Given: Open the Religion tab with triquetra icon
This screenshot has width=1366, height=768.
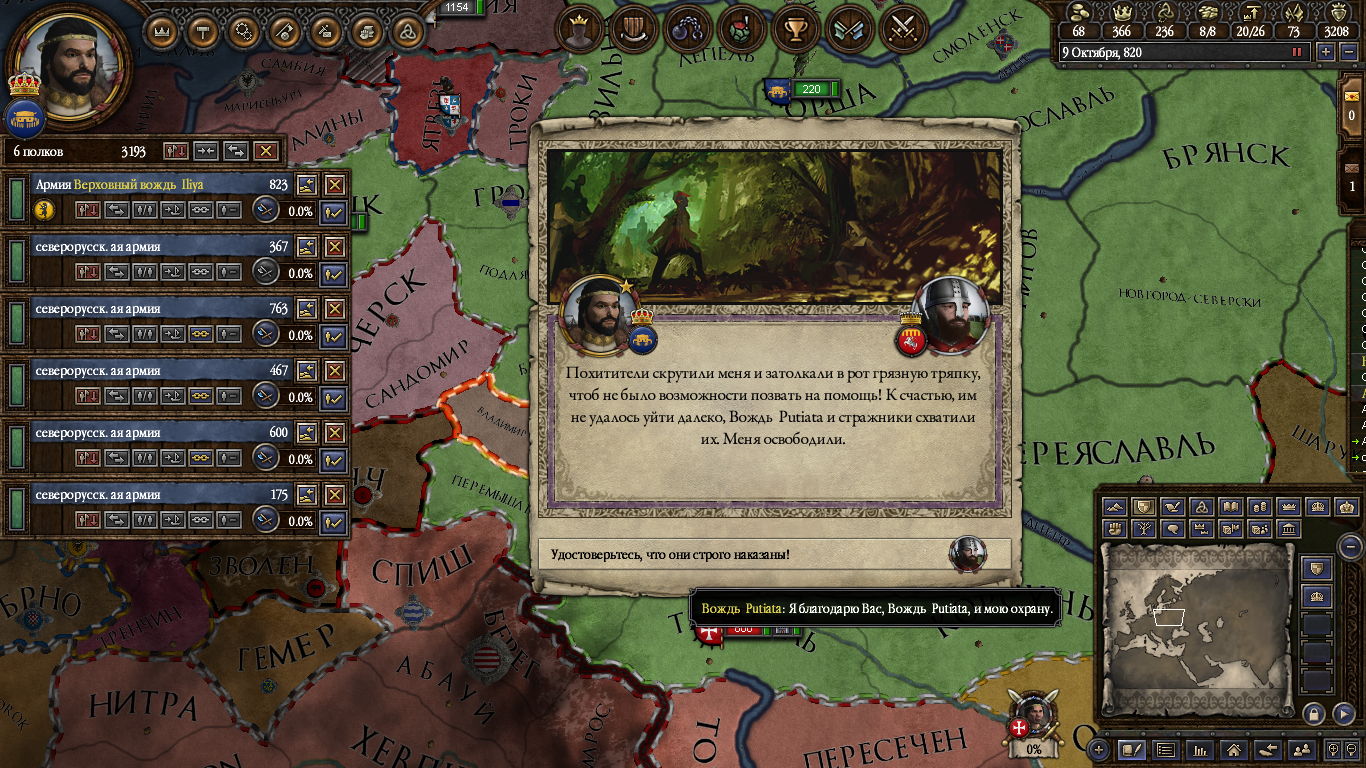Looking at the screenshot, I should click(406, 32).
